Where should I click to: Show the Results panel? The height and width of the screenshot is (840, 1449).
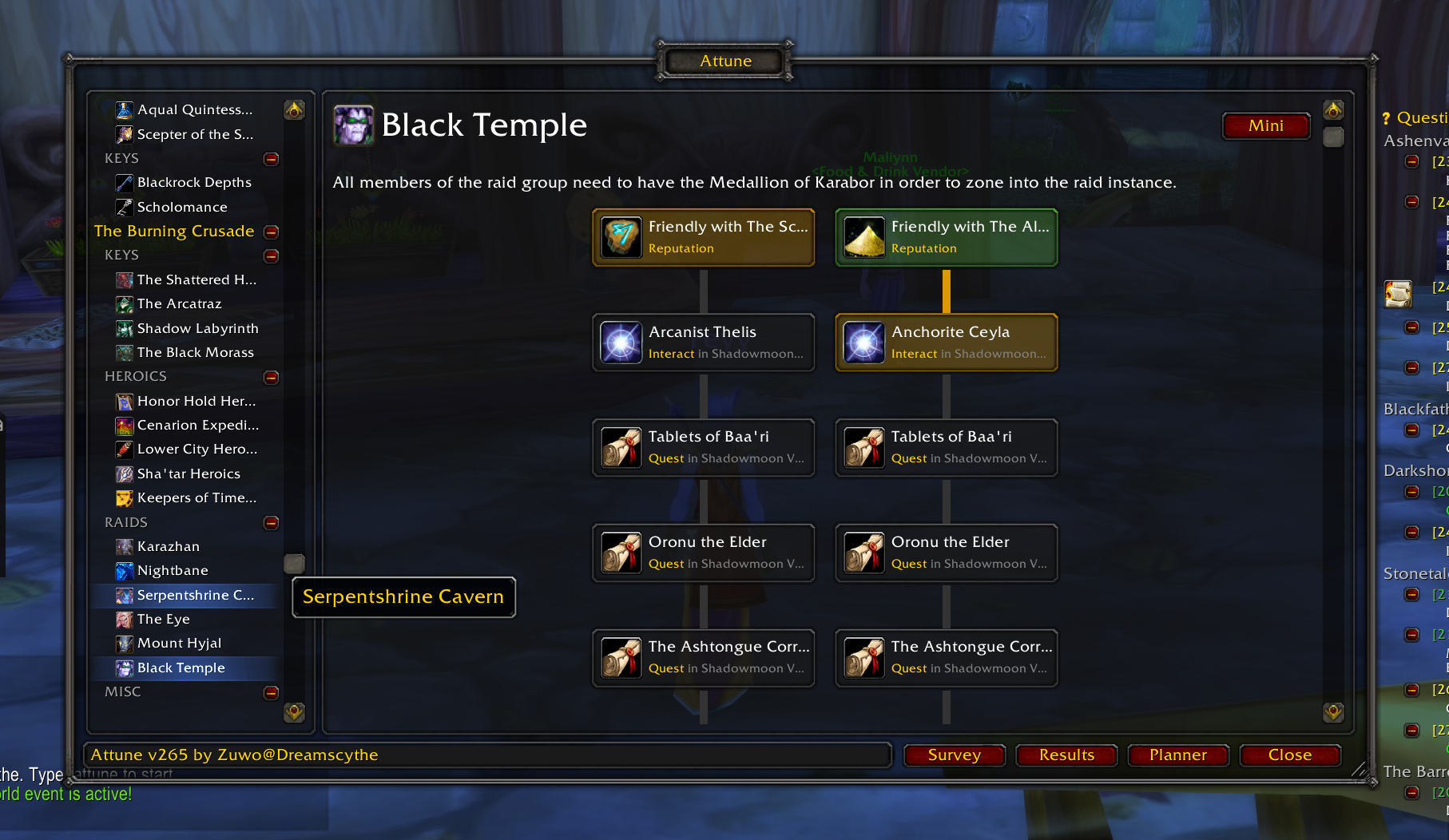(x=1066, y=755)
